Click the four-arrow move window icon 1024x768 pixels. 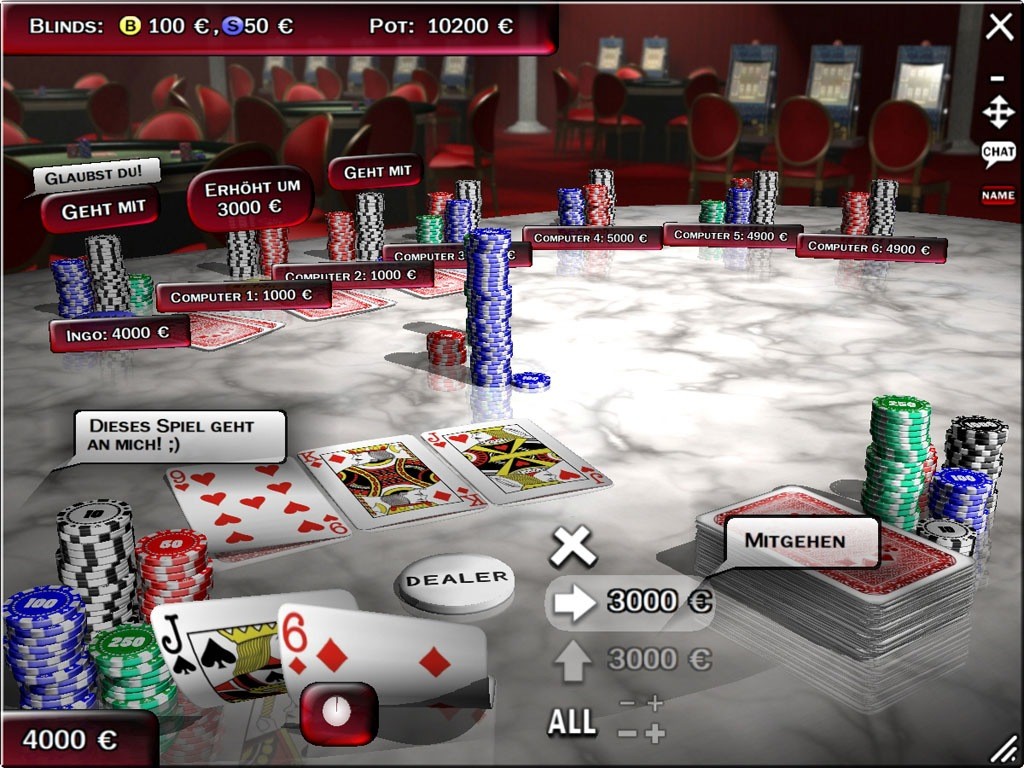[x=998, y=112]
